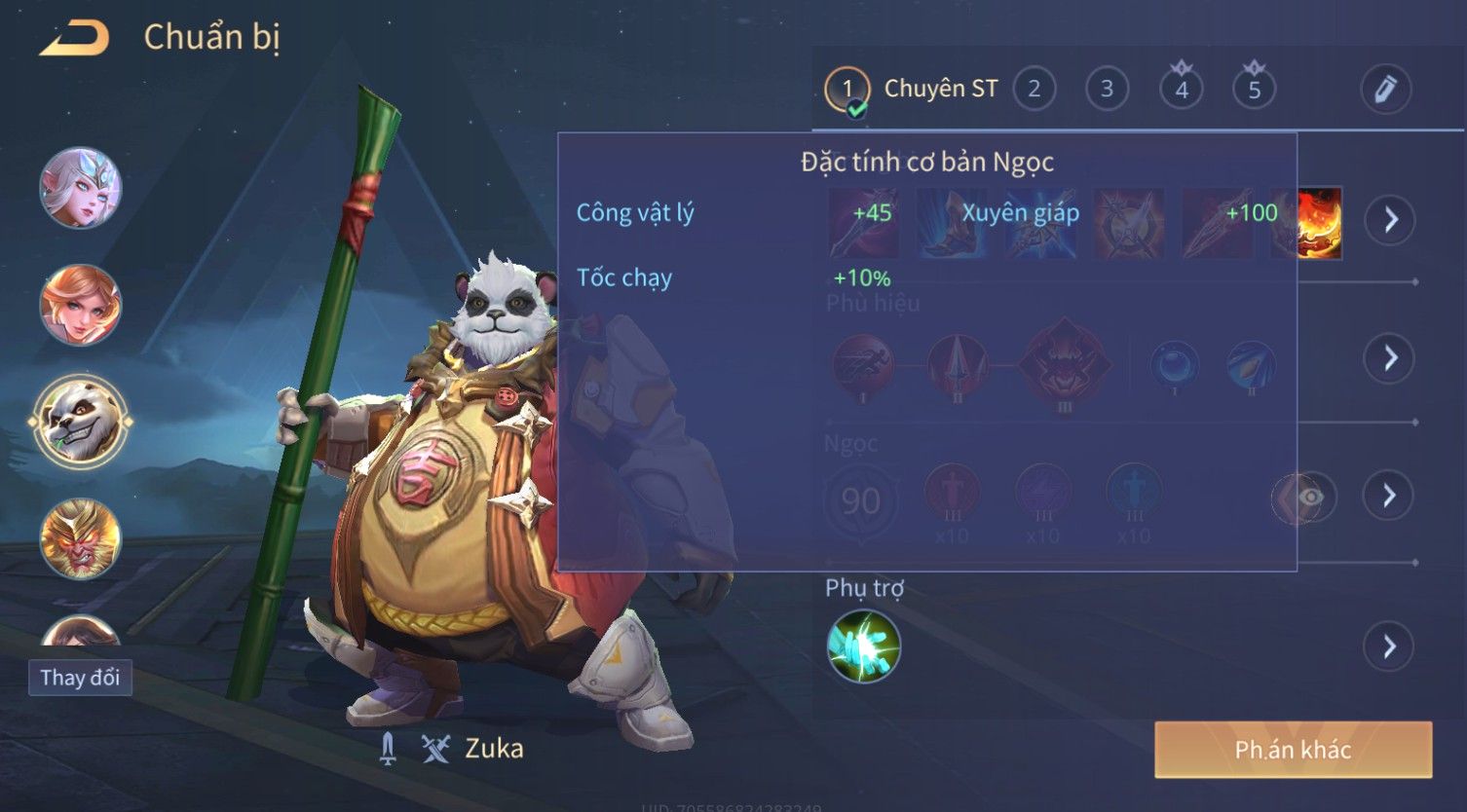The width and height of the screenshot is (1467, 812).
Task: Toggle the arcana stats eye icon
Action: 1311,498
